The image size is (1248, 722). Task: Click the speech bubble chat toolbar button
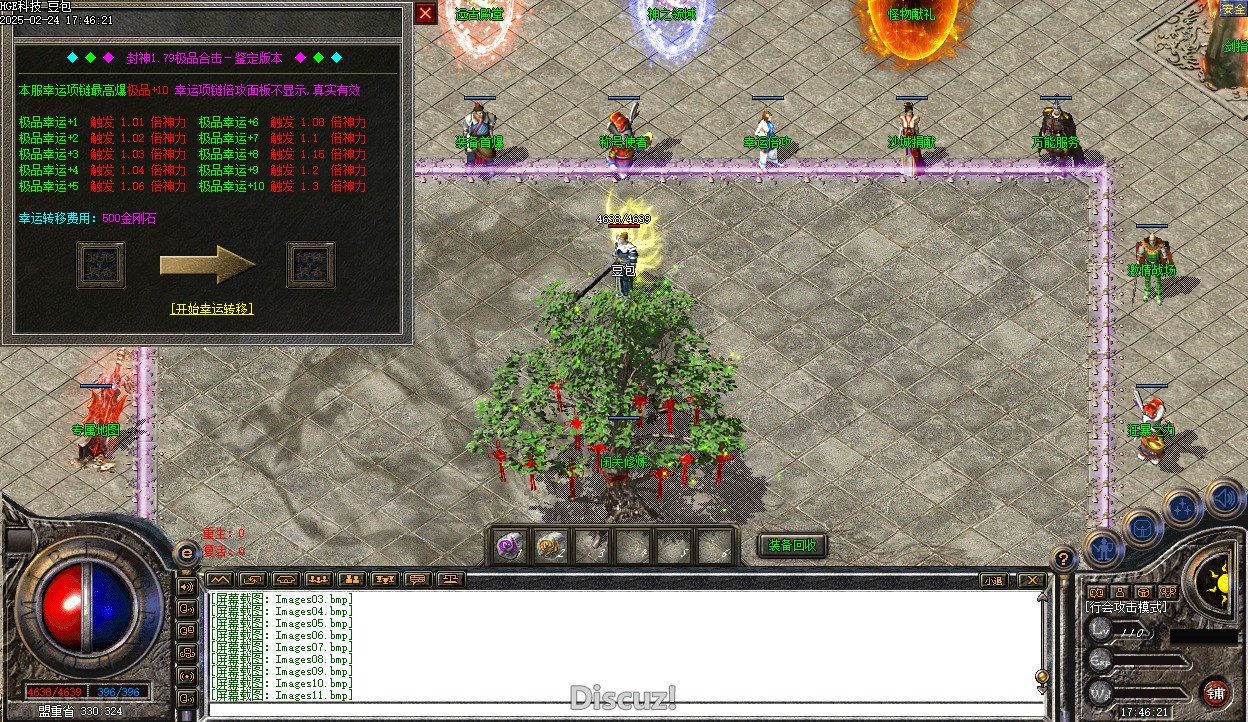coord(418,579)
